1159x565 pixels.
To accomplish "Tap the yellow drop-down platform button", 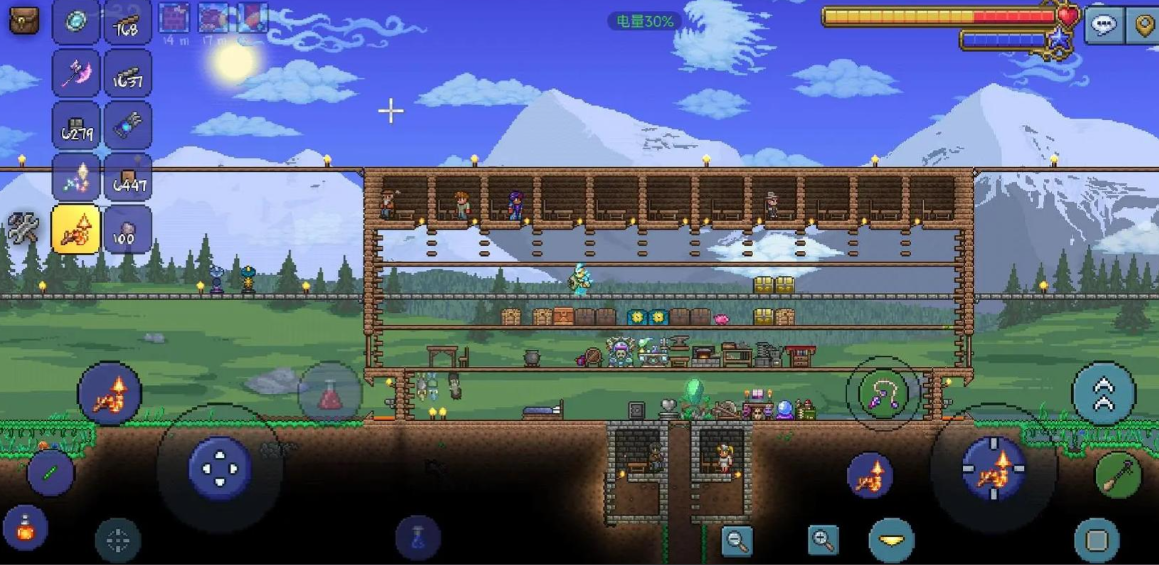I will (x=891, y=540).
